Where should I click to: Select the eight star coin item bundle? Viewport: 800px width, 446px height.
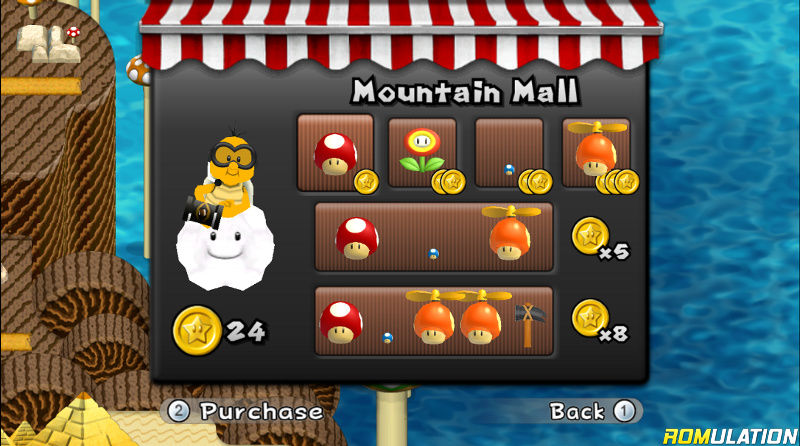coord(434,321)
